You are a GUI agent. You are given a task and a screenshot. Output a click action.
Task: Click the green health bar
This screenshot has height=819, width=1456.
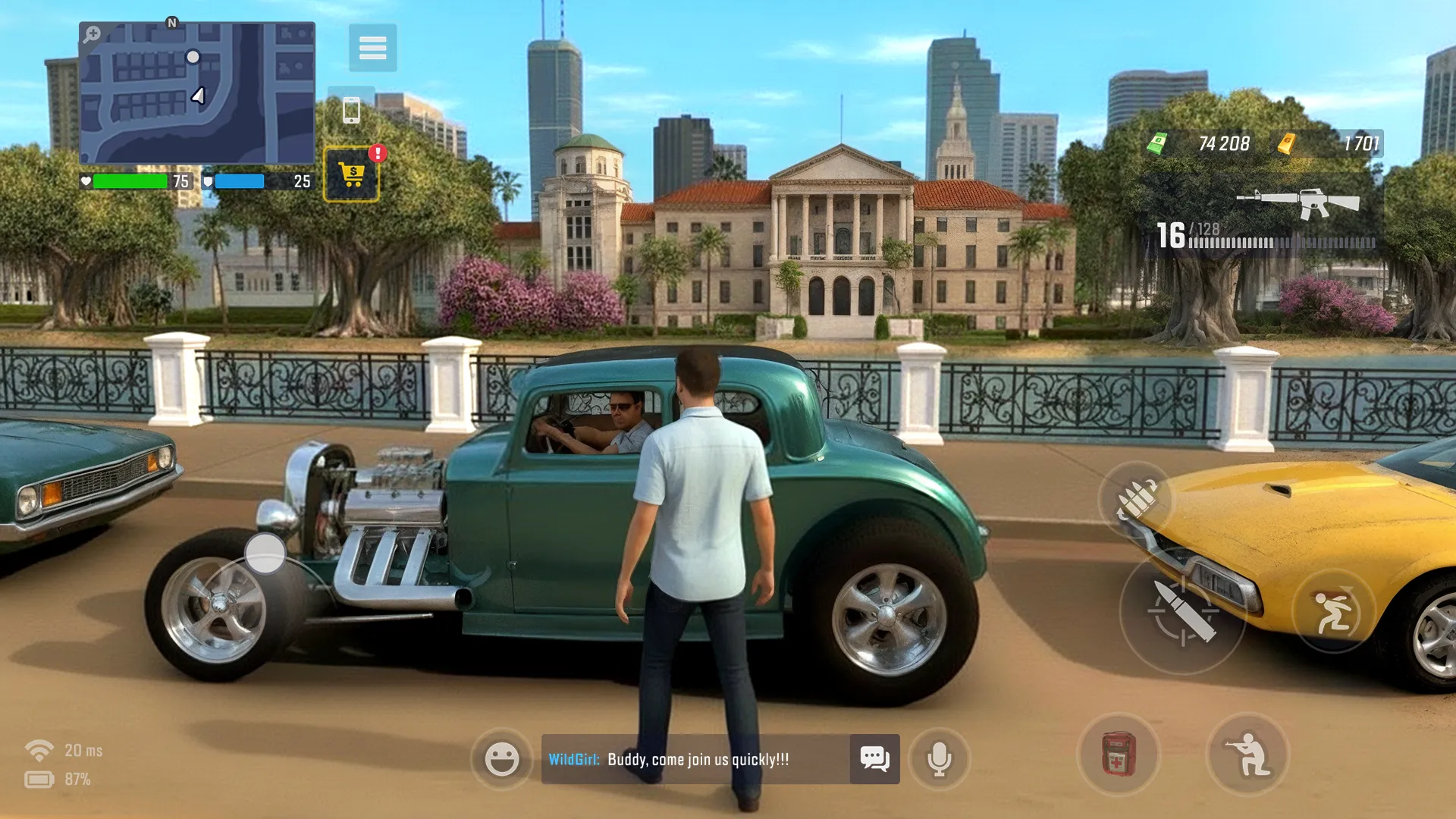click(129, 181)
